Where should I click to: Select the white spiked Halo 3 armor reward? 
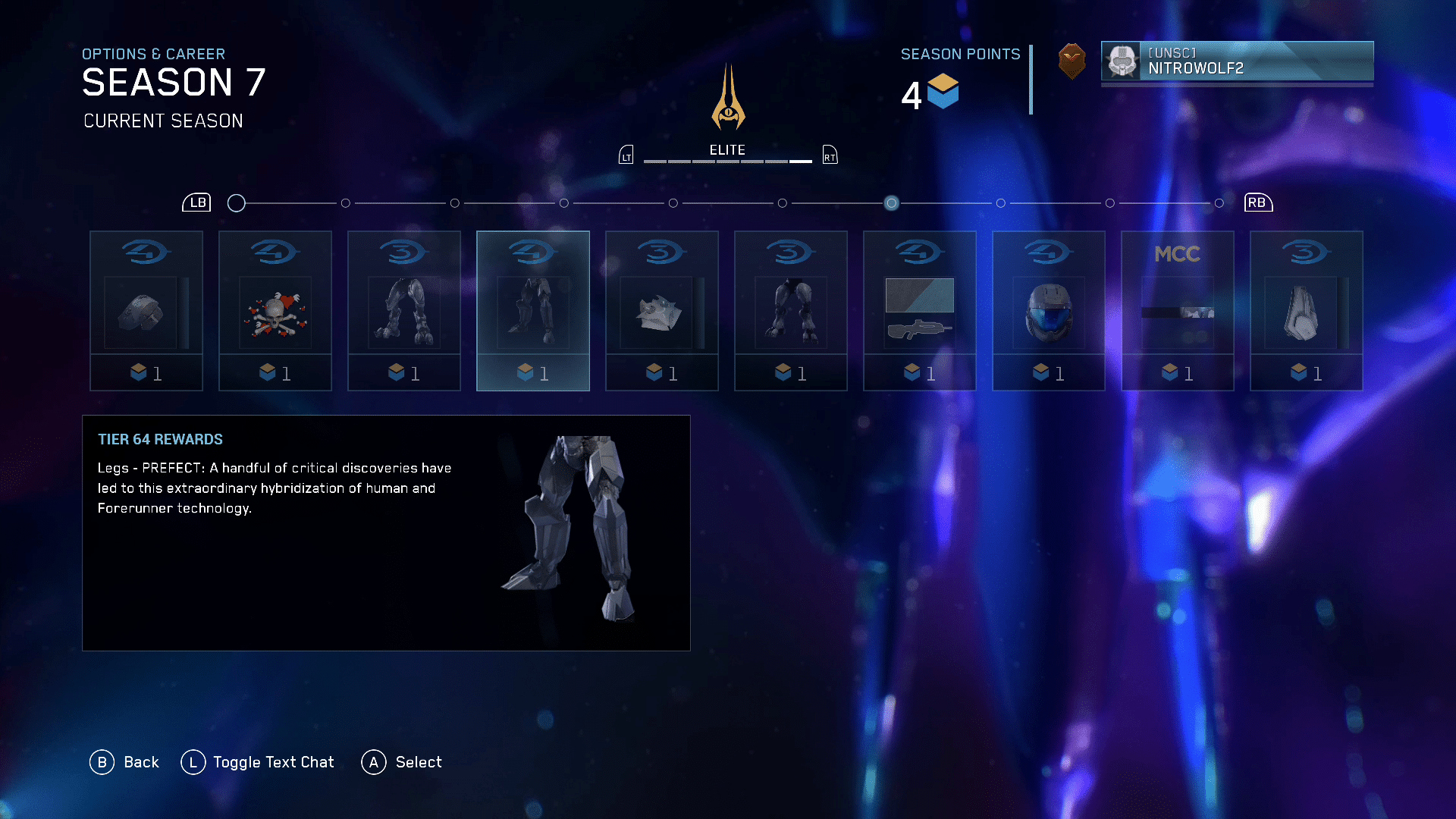[662, 311]
